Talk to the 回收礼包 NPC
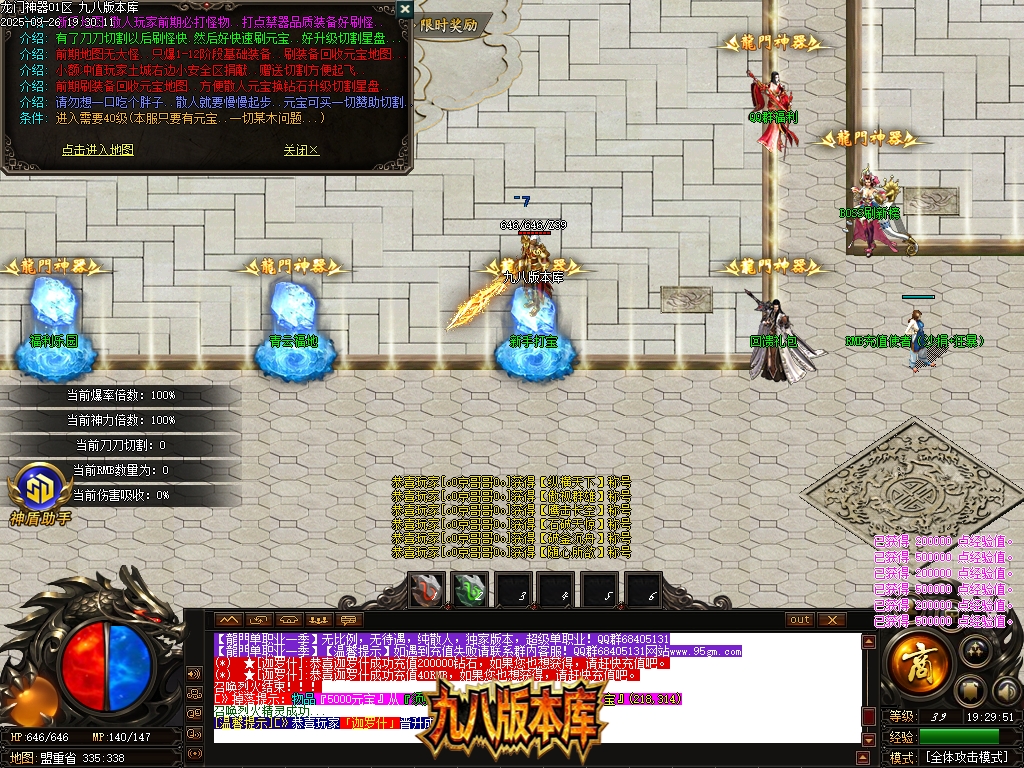This screenshot has height=768, width=1024. pos(774,335)
